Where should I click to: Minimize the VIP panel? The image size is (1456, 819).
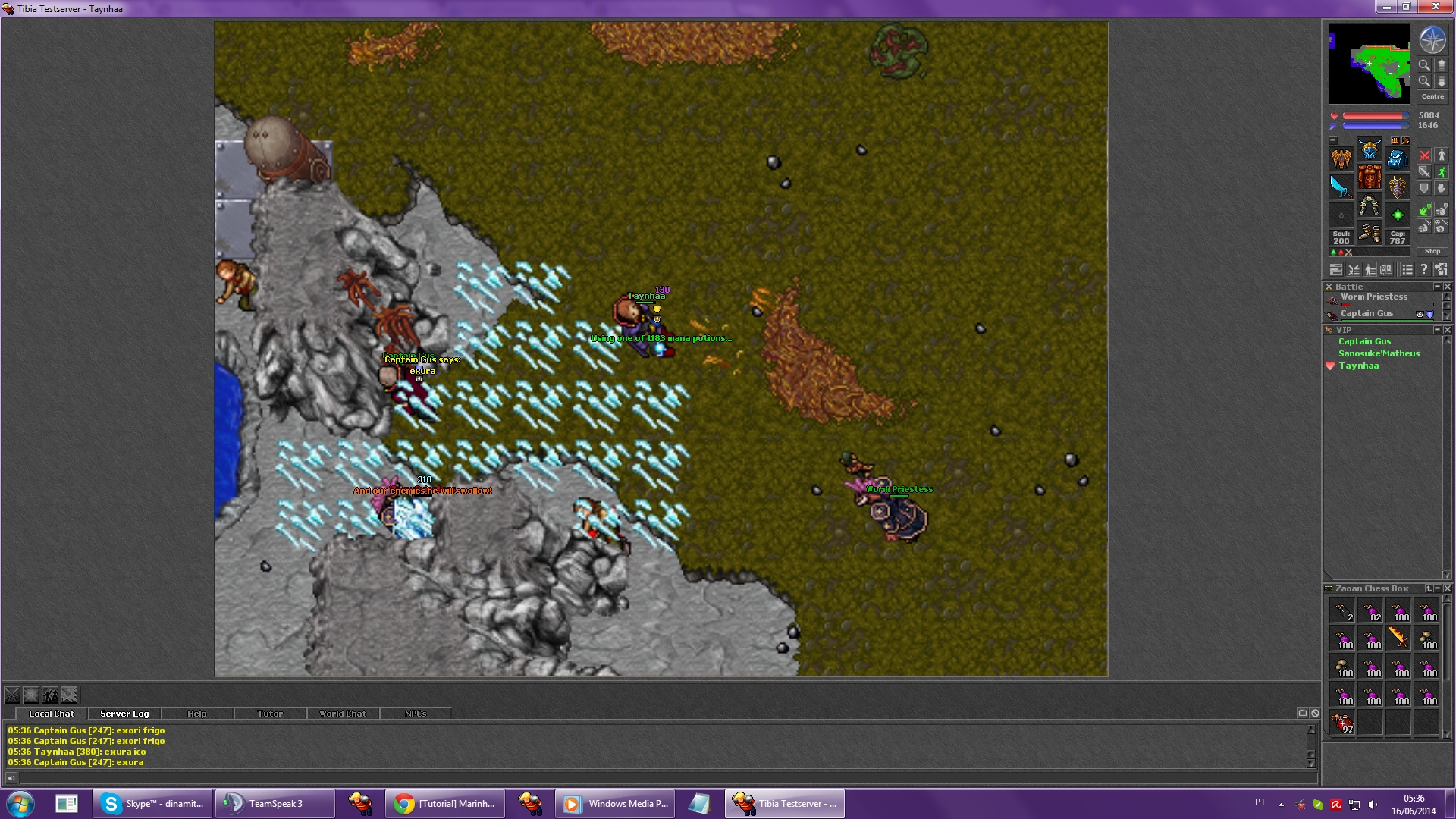(x=1437, y=330)
